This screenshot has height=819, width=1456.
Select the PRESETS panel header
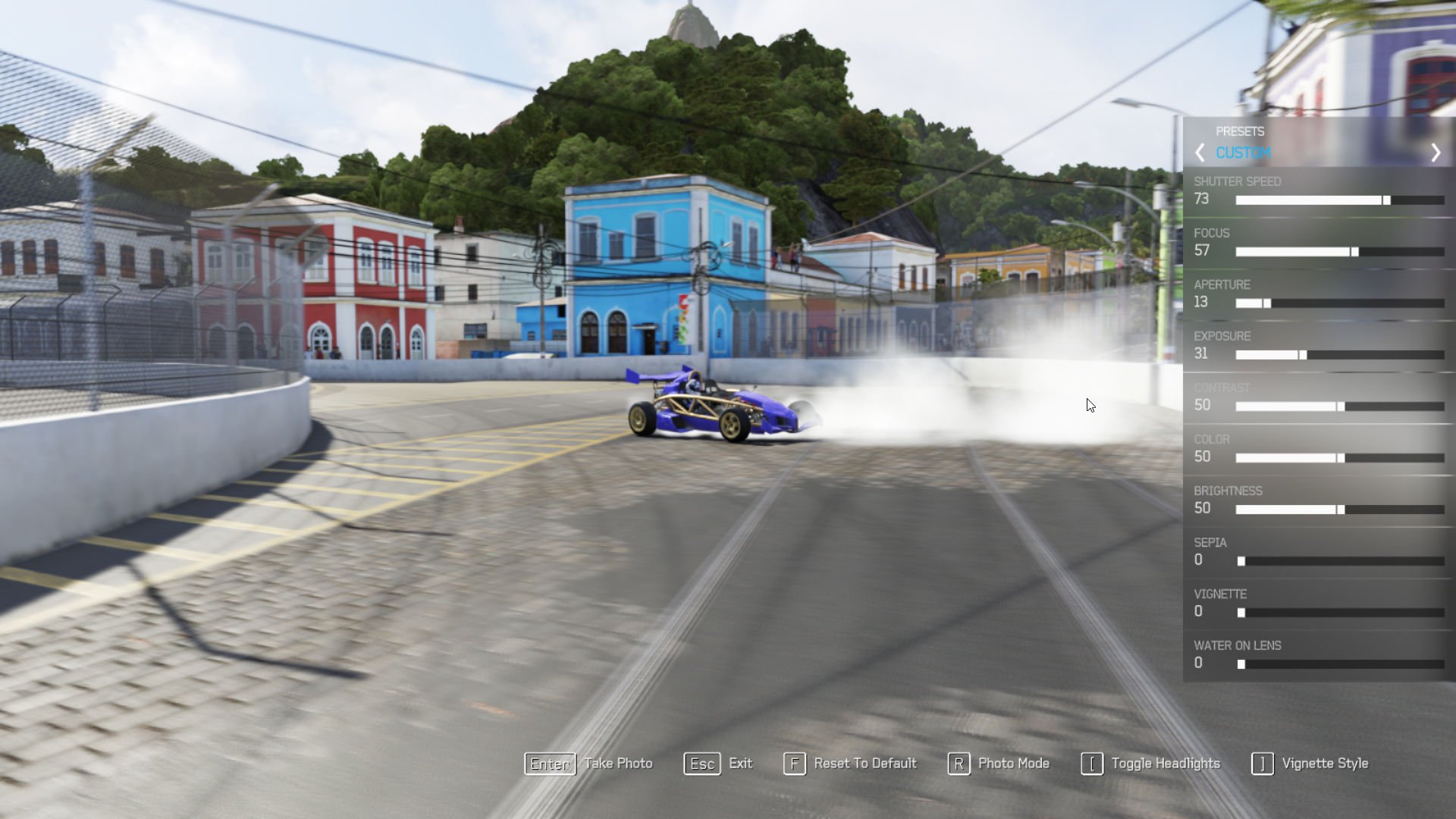pos(1241,130)
